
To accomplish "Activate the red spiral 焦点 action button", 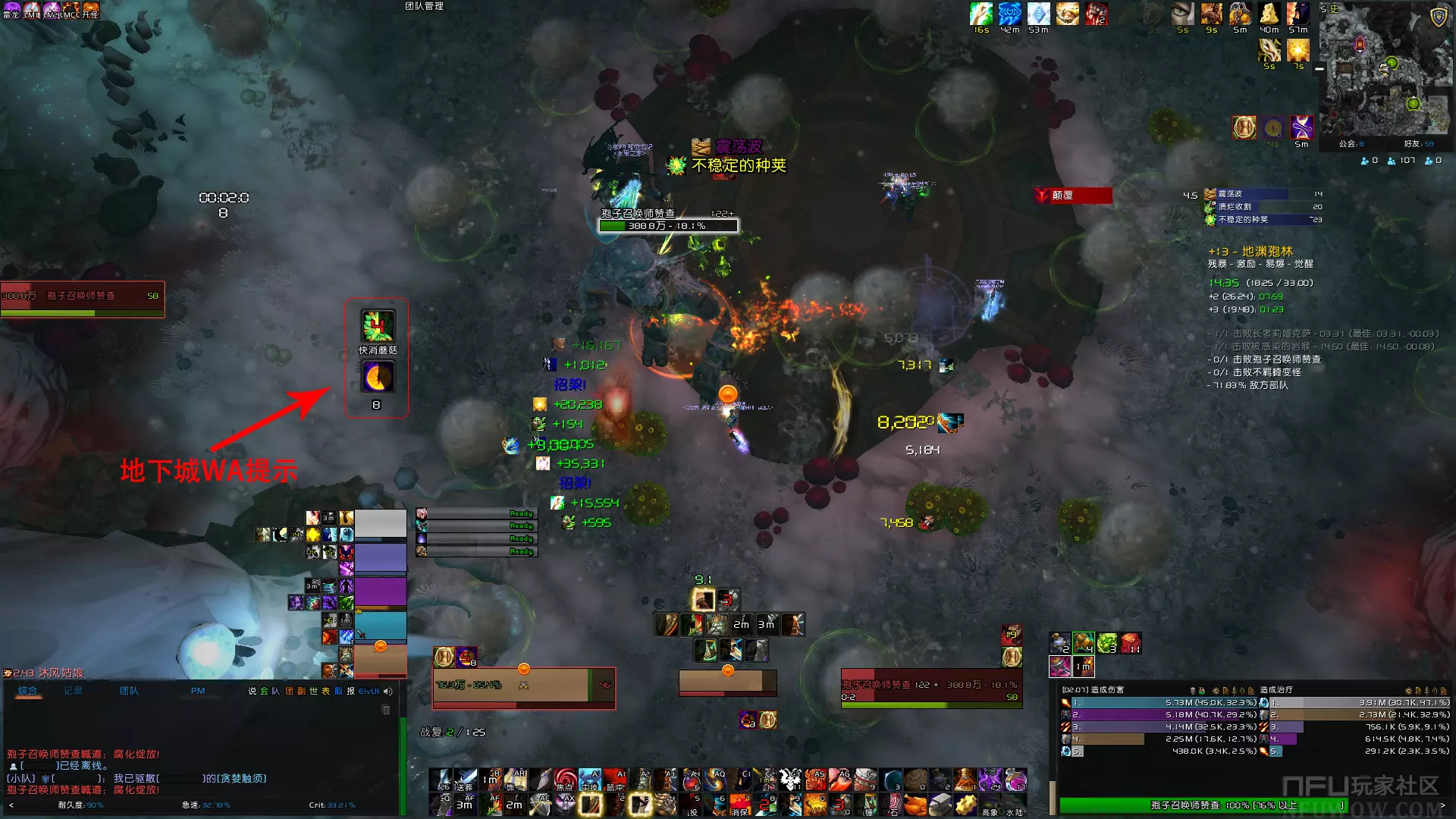I will pos(564,779).
